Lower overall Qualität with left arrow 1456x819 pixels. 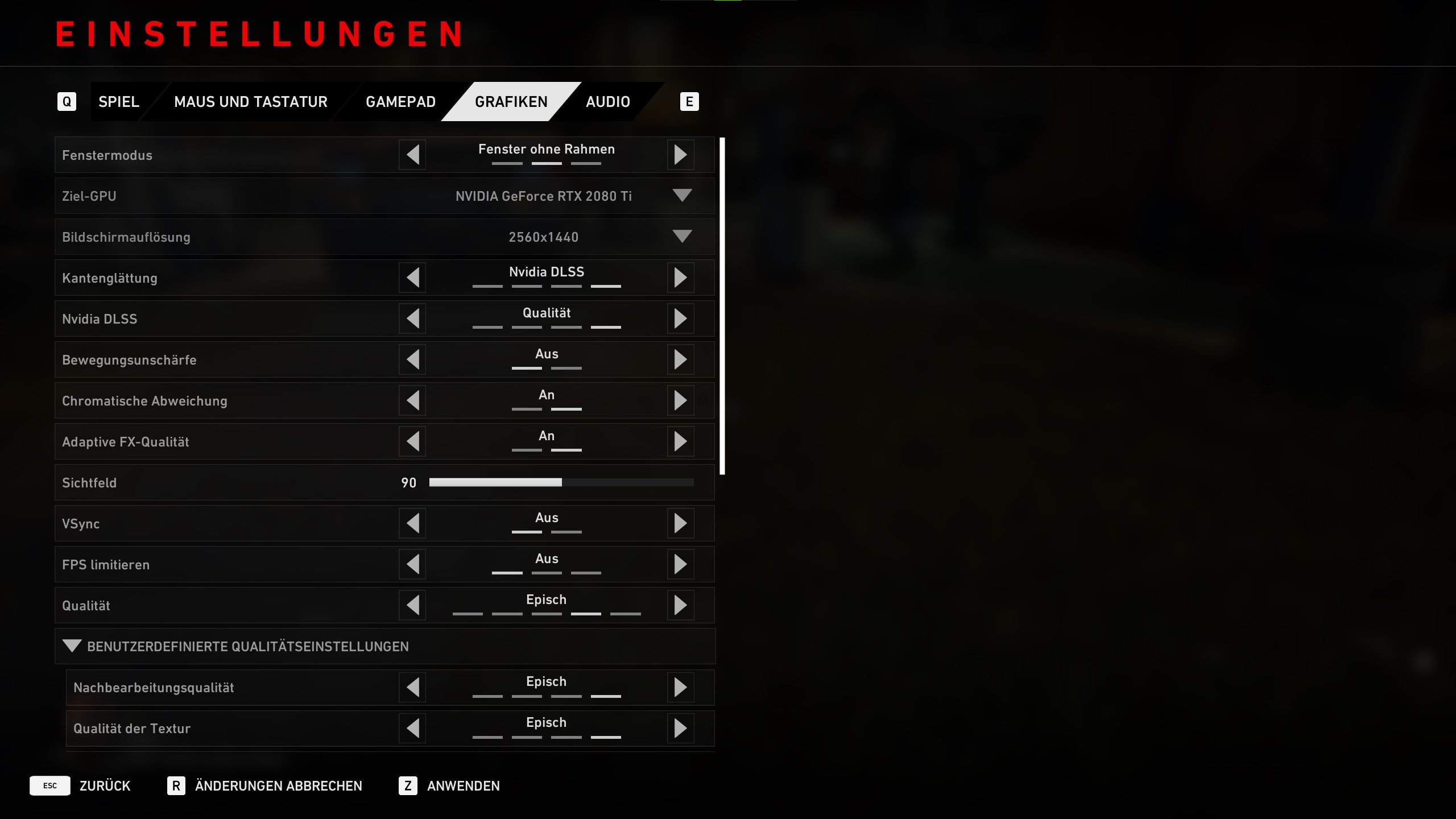[x=413, y=605]
